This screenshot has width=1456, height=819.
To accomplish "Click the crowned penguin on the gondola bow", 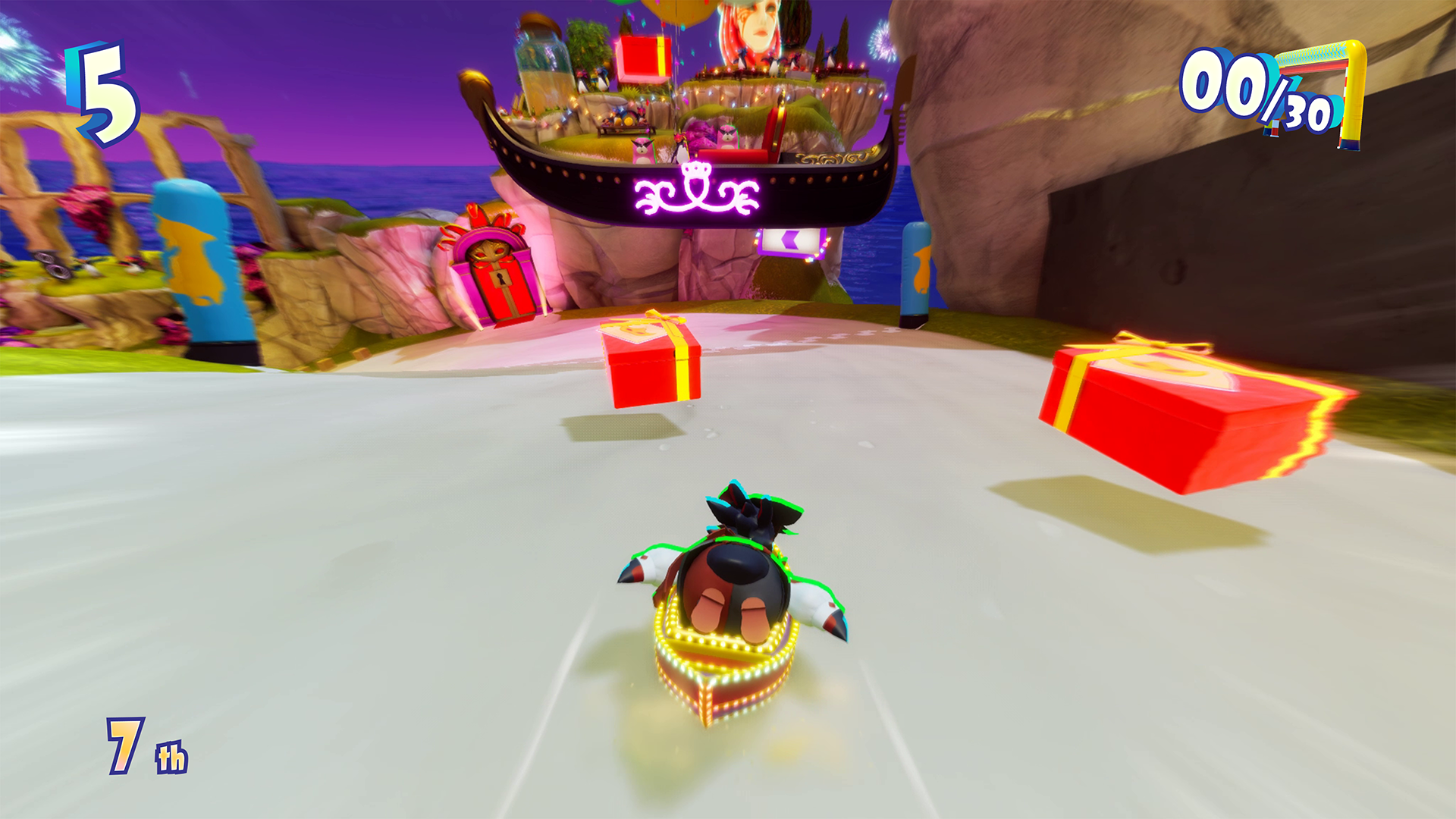I will (681, 152).
